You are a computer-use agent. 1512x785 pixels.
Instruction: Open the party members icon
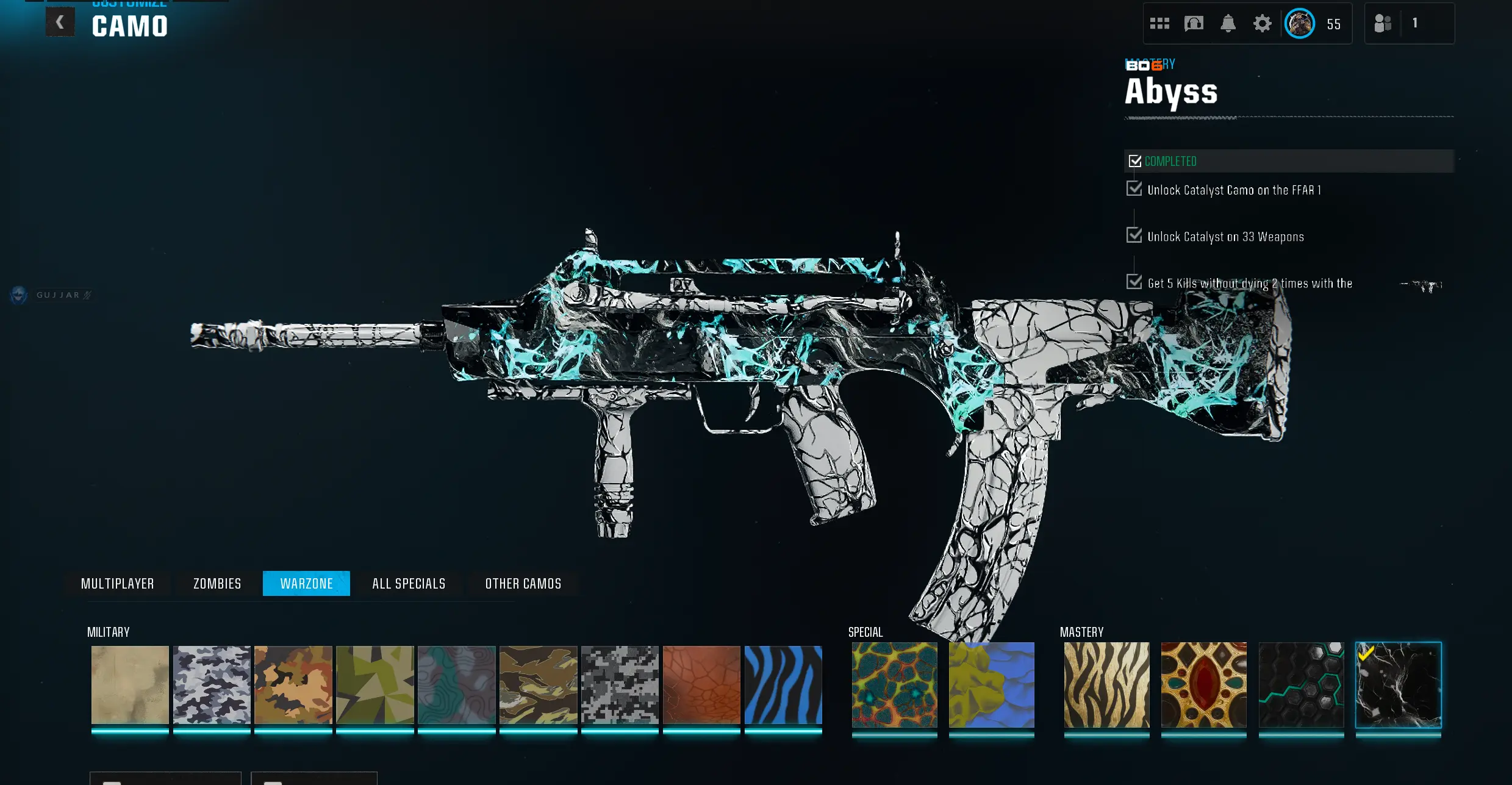point(1383,24)
